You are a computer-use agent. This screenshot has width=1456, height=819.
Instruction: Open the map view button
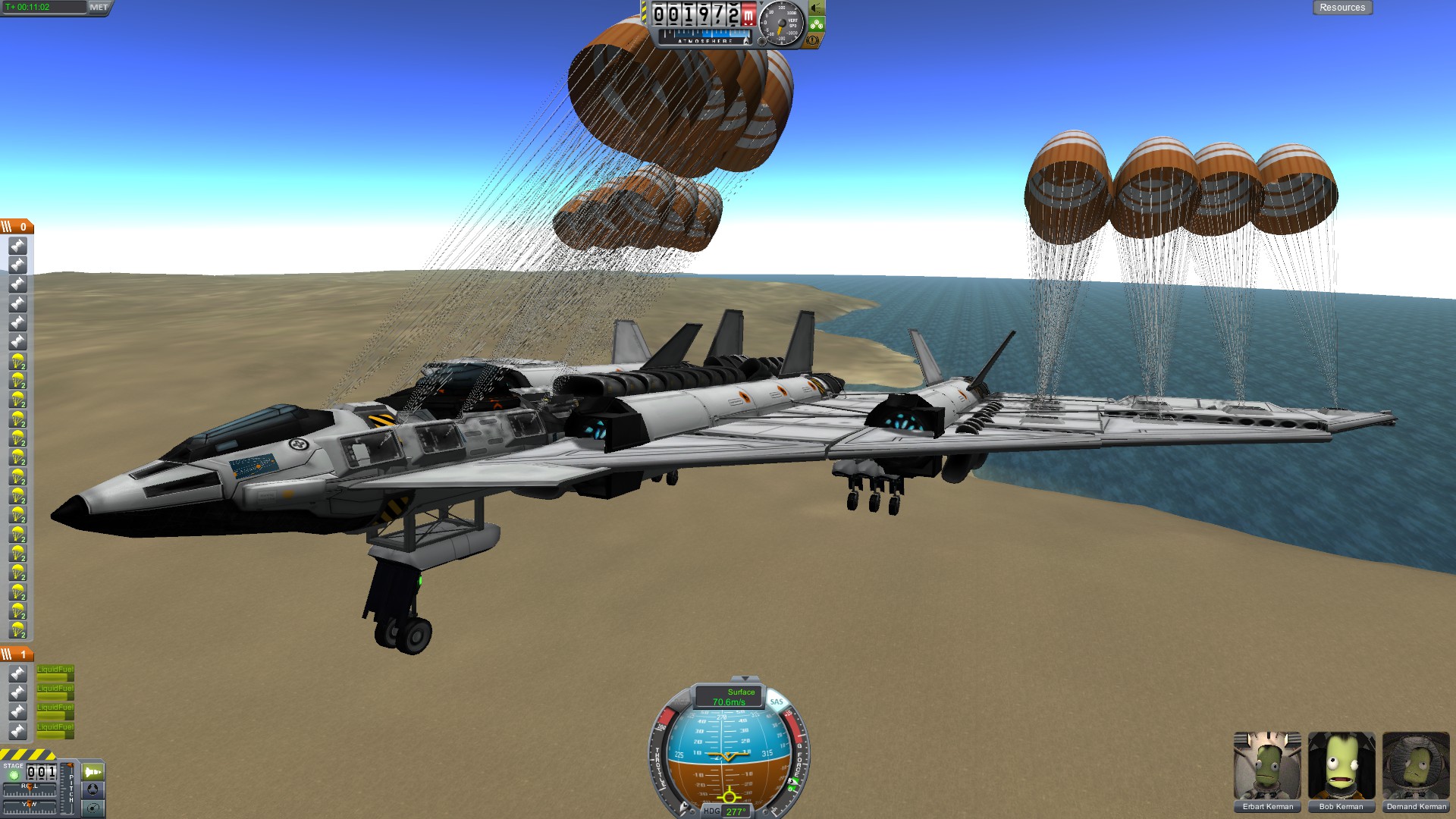pyautogui.click(x=93, y=808)
